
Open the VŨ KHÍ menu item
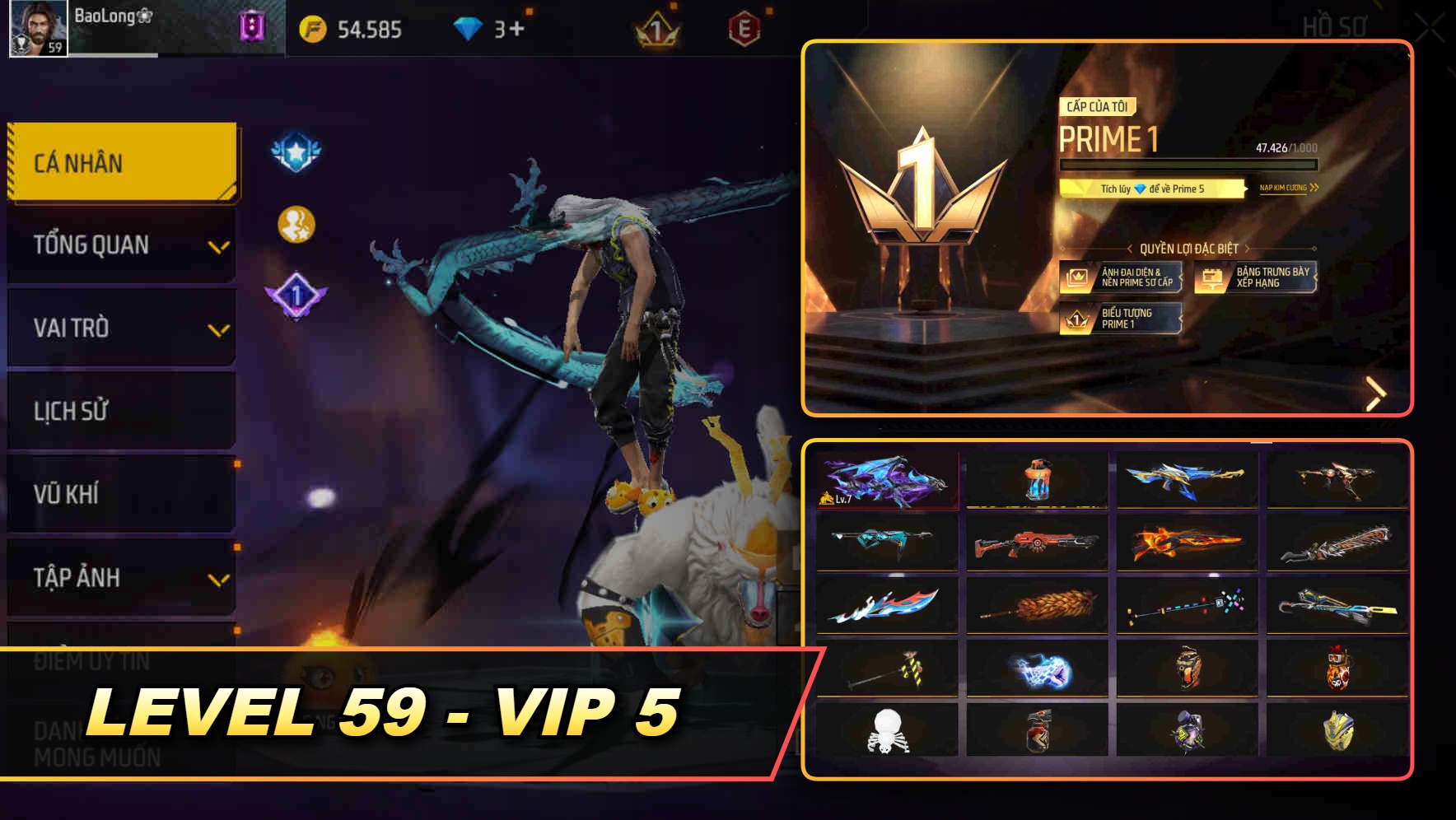pyautogui.click(x=119, y=494)
